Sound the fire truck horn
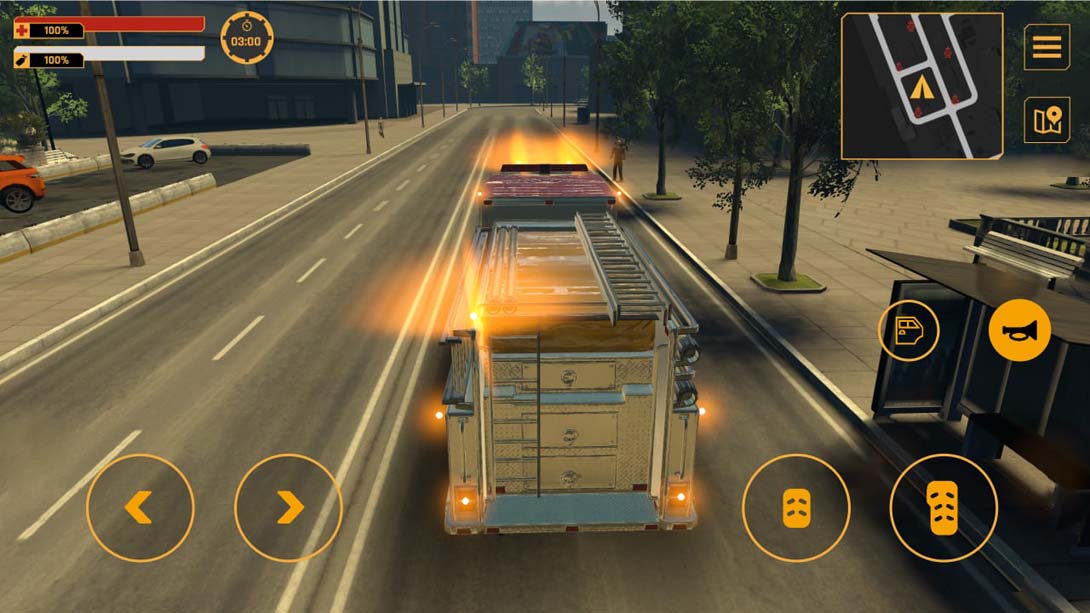 [1019, 330]
